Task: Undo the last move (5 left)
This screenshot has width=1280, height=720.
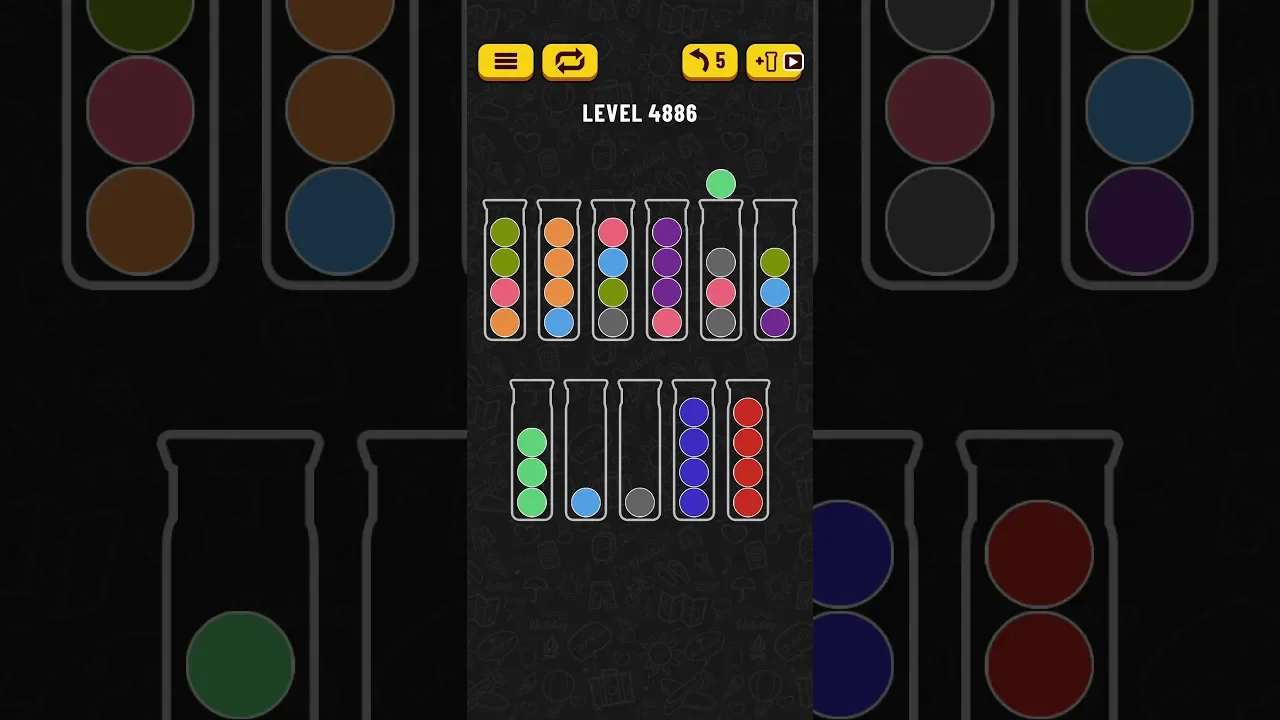Action: [709, 62]
